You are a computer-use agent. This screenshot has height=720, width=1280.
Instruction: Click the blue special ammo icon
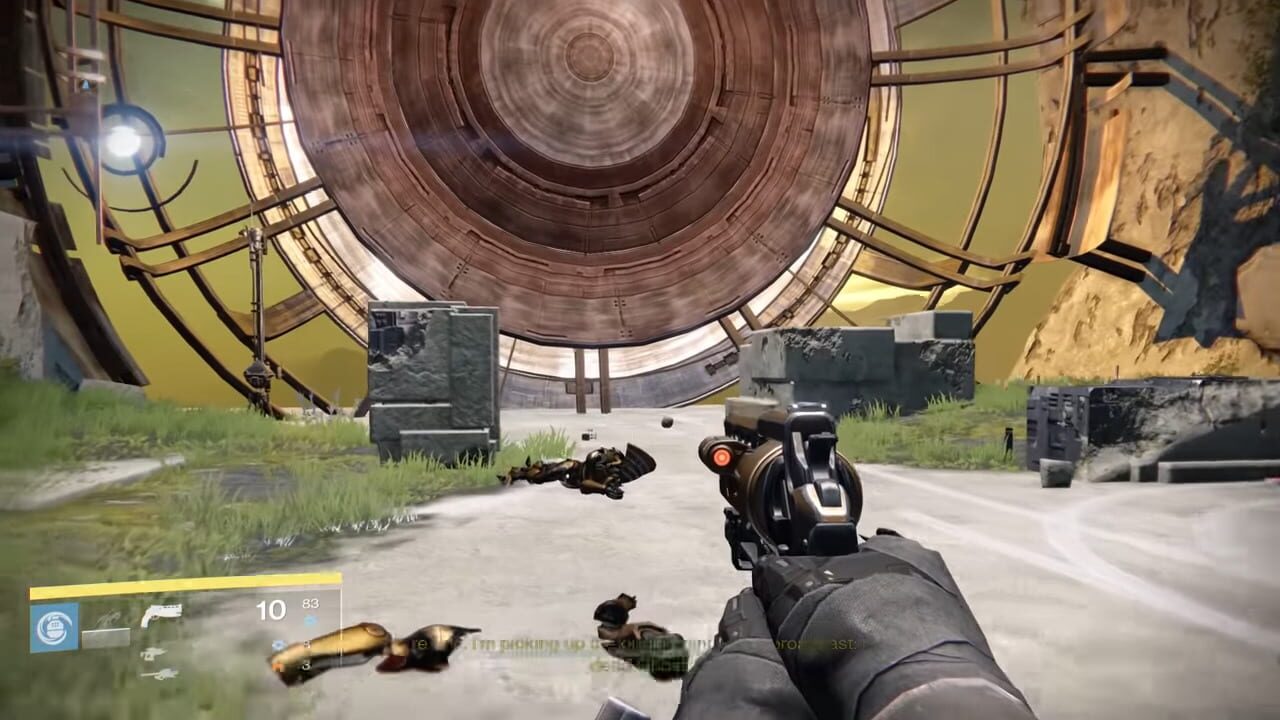[278, 644]
